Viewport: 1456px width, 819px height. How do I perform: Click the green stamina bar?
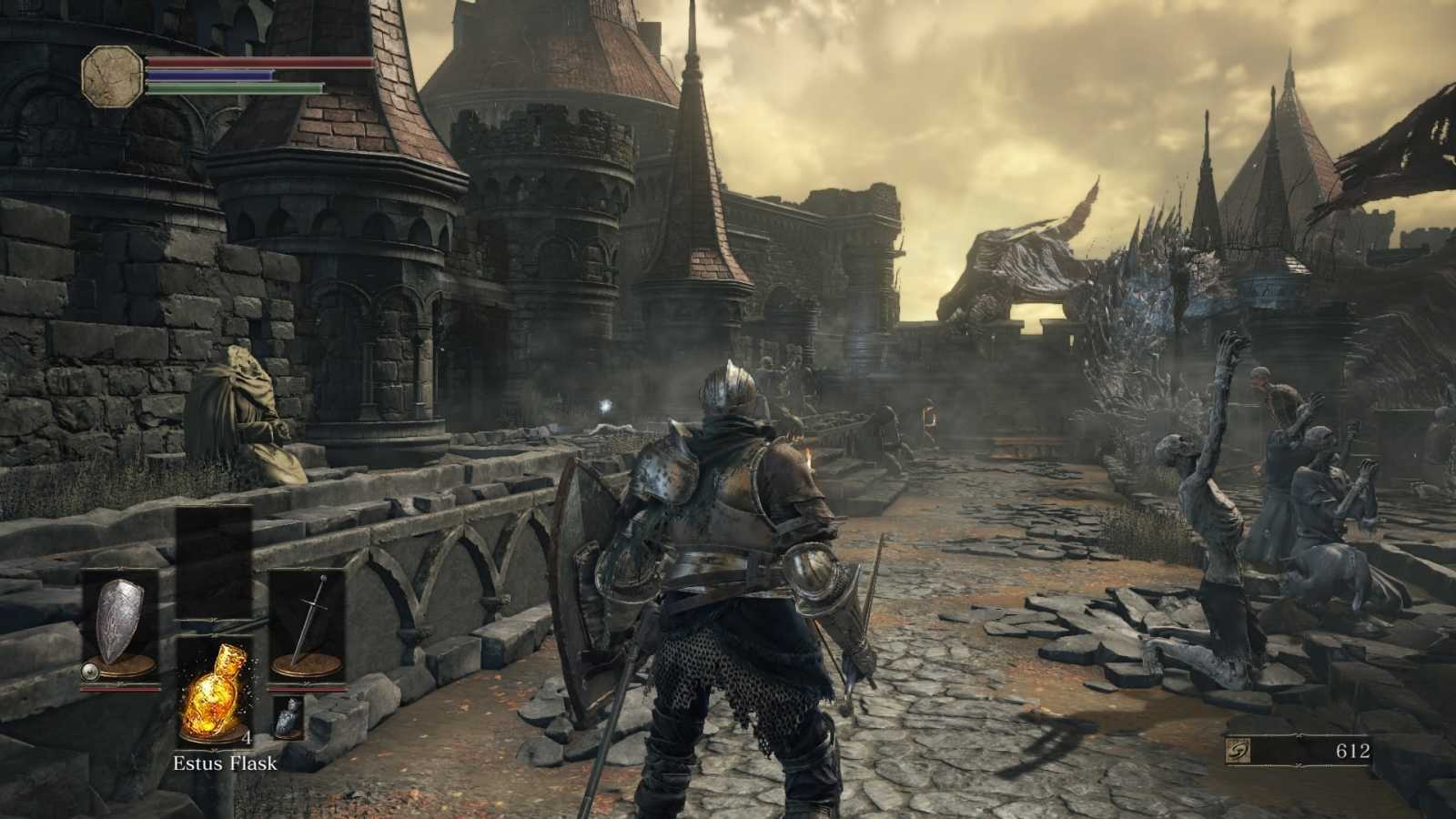coord(227,88)
